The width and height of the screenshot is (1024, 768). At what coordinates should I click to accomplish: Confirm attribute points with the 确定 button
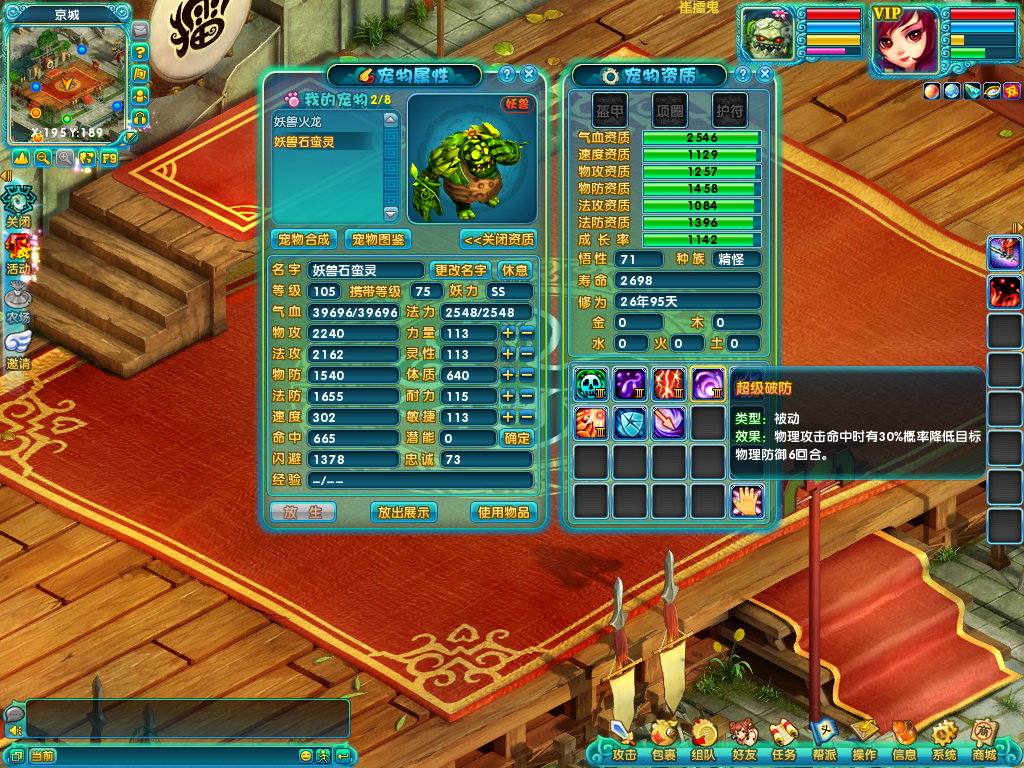517,438
